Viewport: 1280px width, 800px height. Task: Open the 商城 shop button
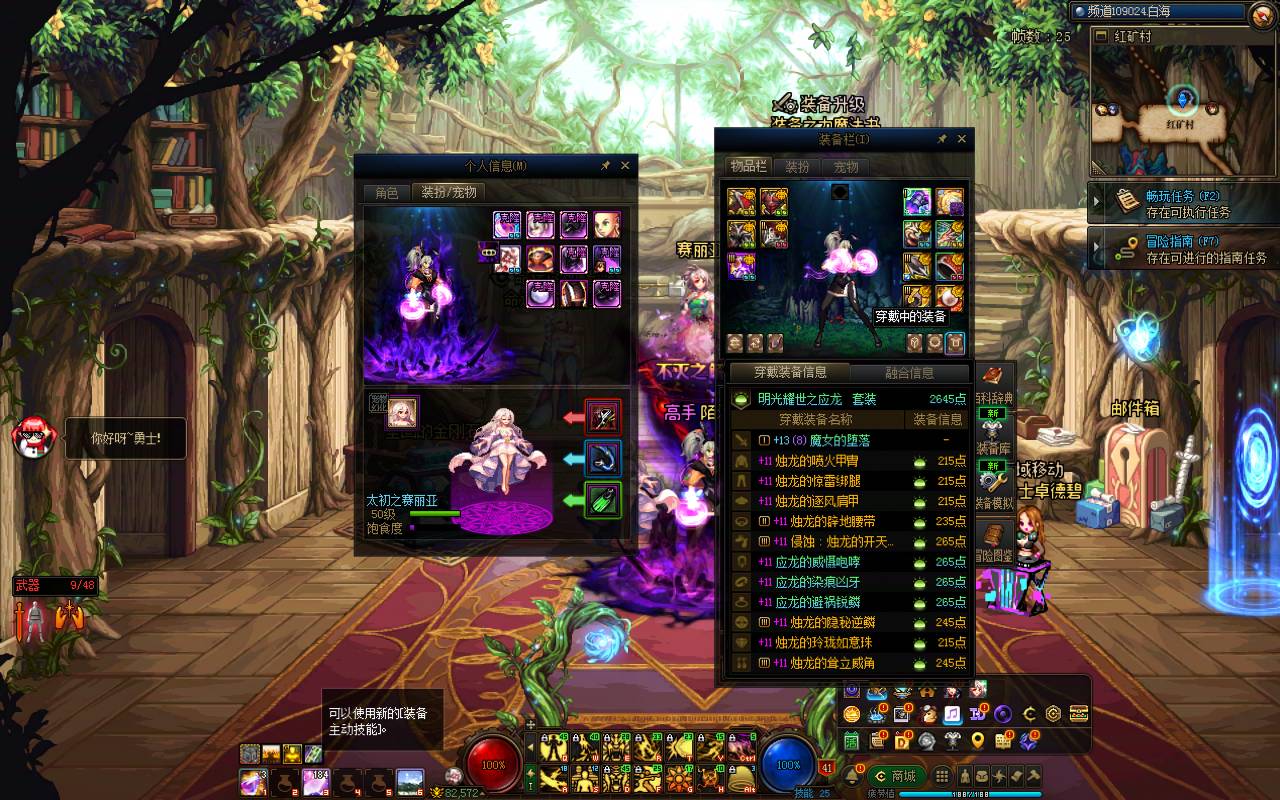(x=895, y=776)
